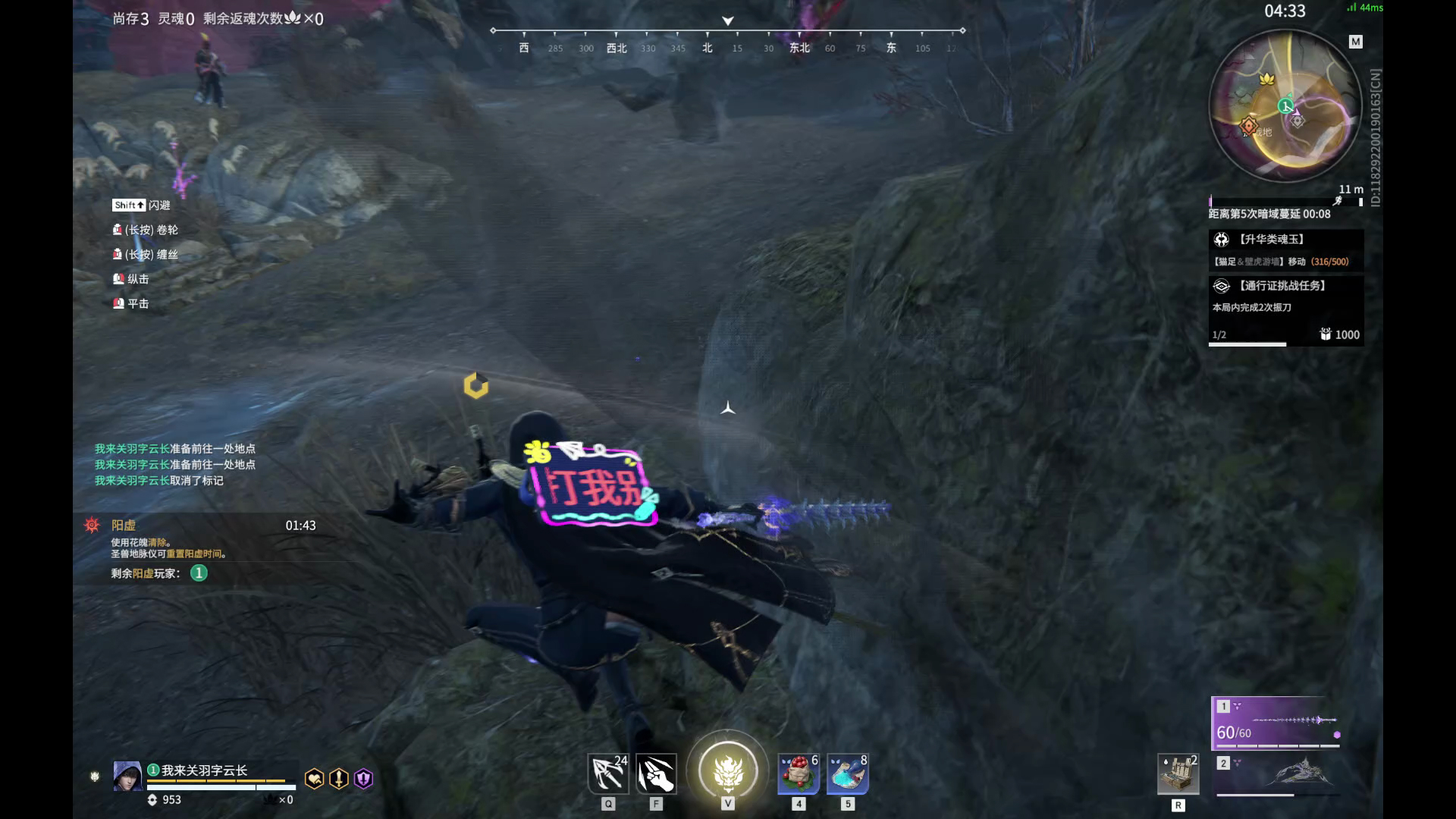Viewport: 1456px width, 819px height.
Task: Click the hooded player portrait
Action: coord(127,777)
